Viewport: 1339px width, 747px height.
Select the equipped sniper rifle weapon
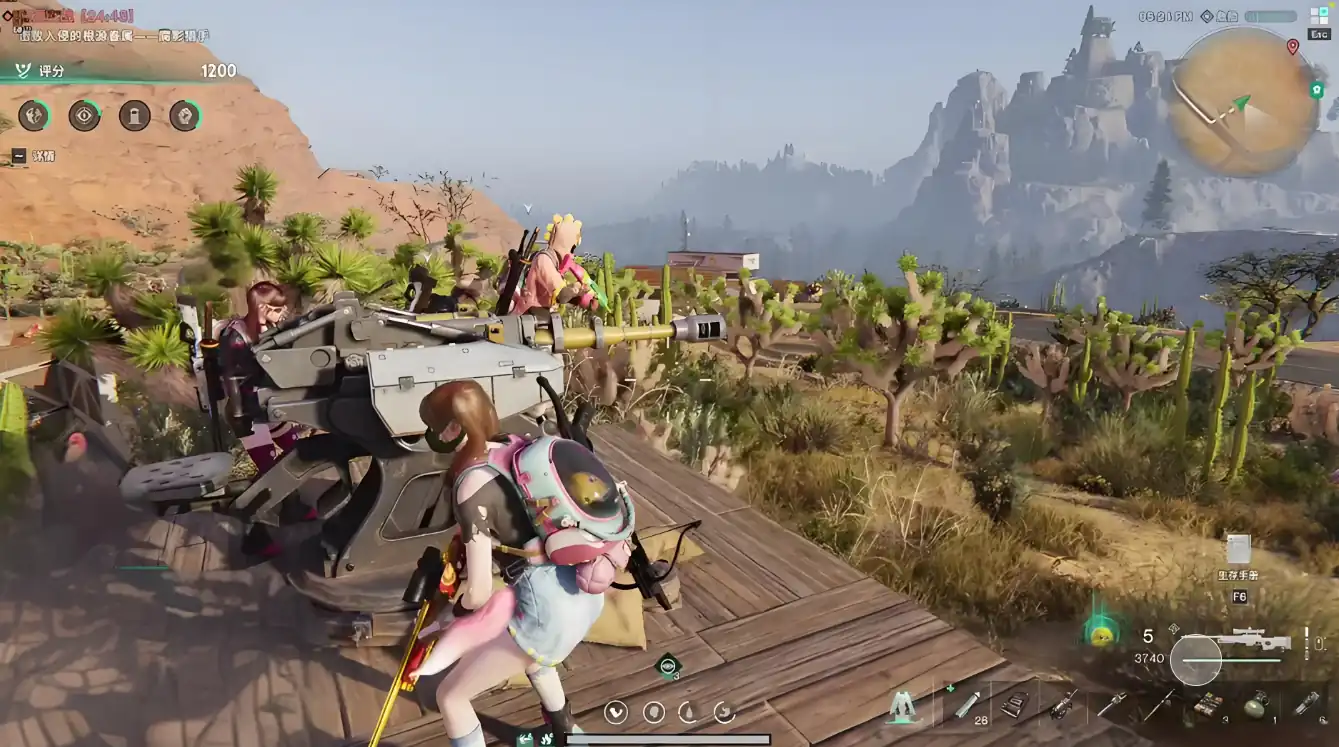[1254, 639]
